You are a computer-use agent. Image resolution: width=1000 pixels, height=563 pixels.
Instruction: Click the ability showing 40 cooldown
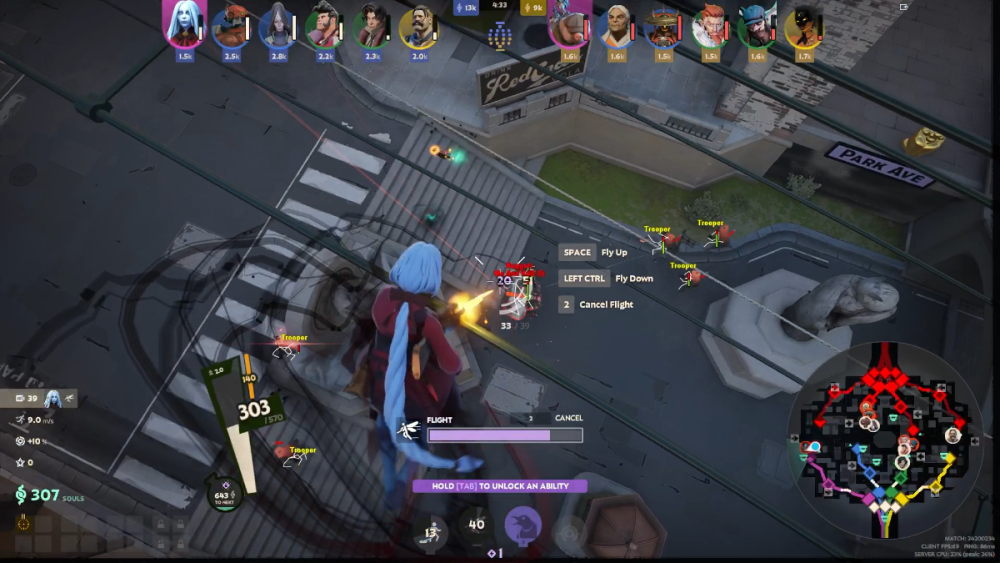(x=476, y=524)
